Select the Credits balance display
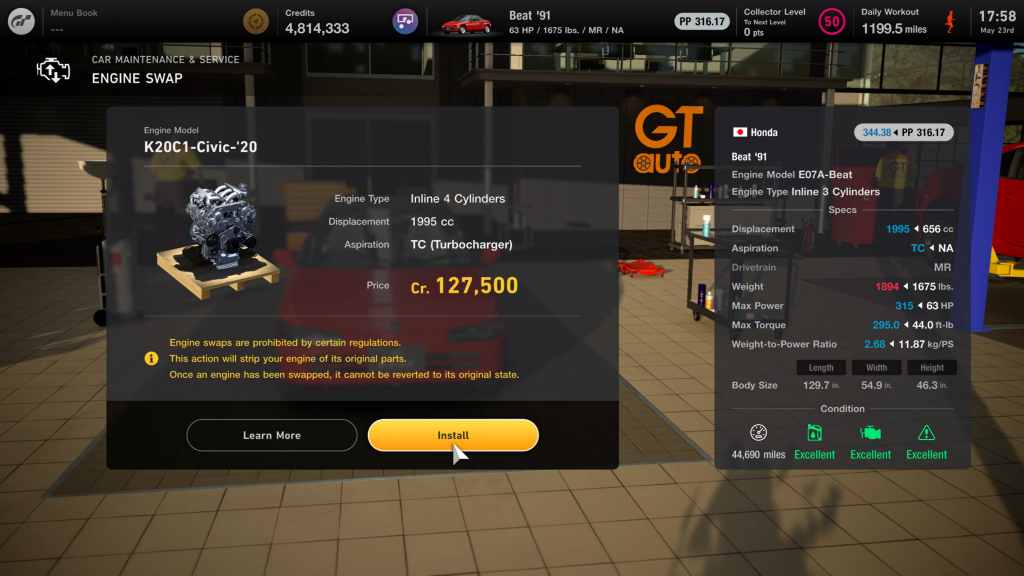The width and height of the screenshot is (1024, 576). tap(316, 21)
